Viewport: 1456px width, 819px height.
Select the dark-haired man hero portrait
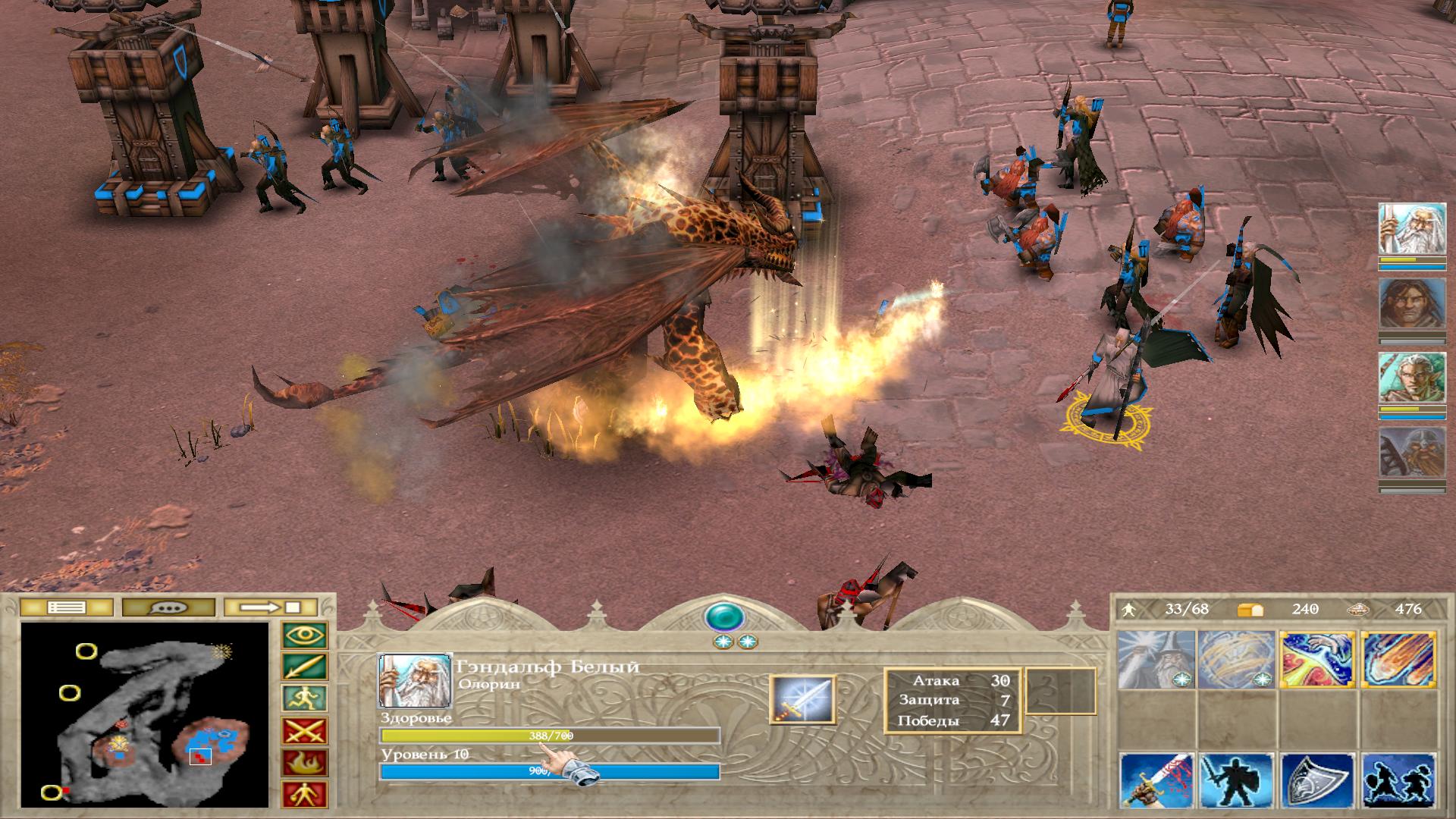[x=1412, y=303]
